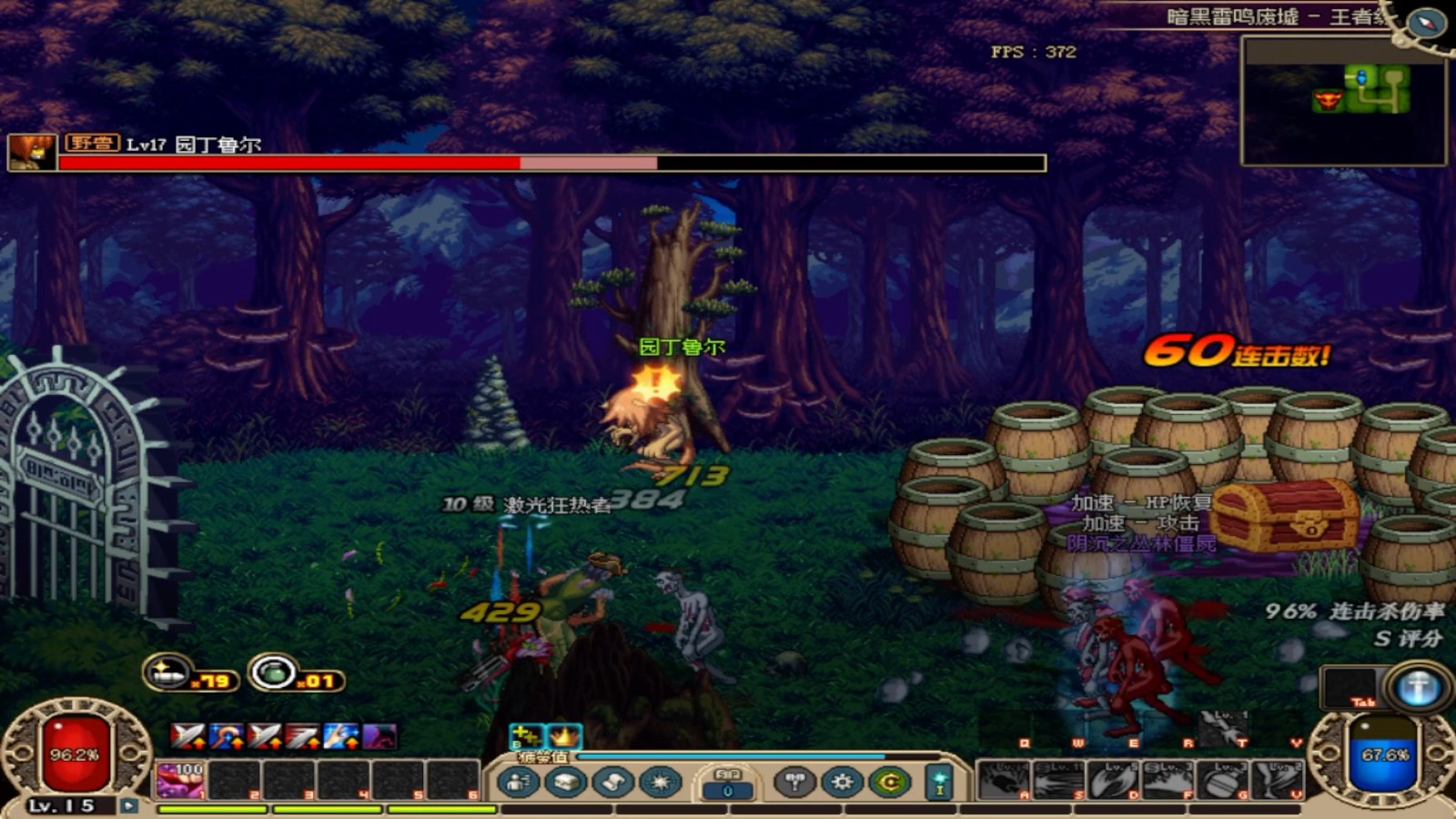Open the gold coin shop button
Viewport: 1456px width, 819px height.
(889, 782)
